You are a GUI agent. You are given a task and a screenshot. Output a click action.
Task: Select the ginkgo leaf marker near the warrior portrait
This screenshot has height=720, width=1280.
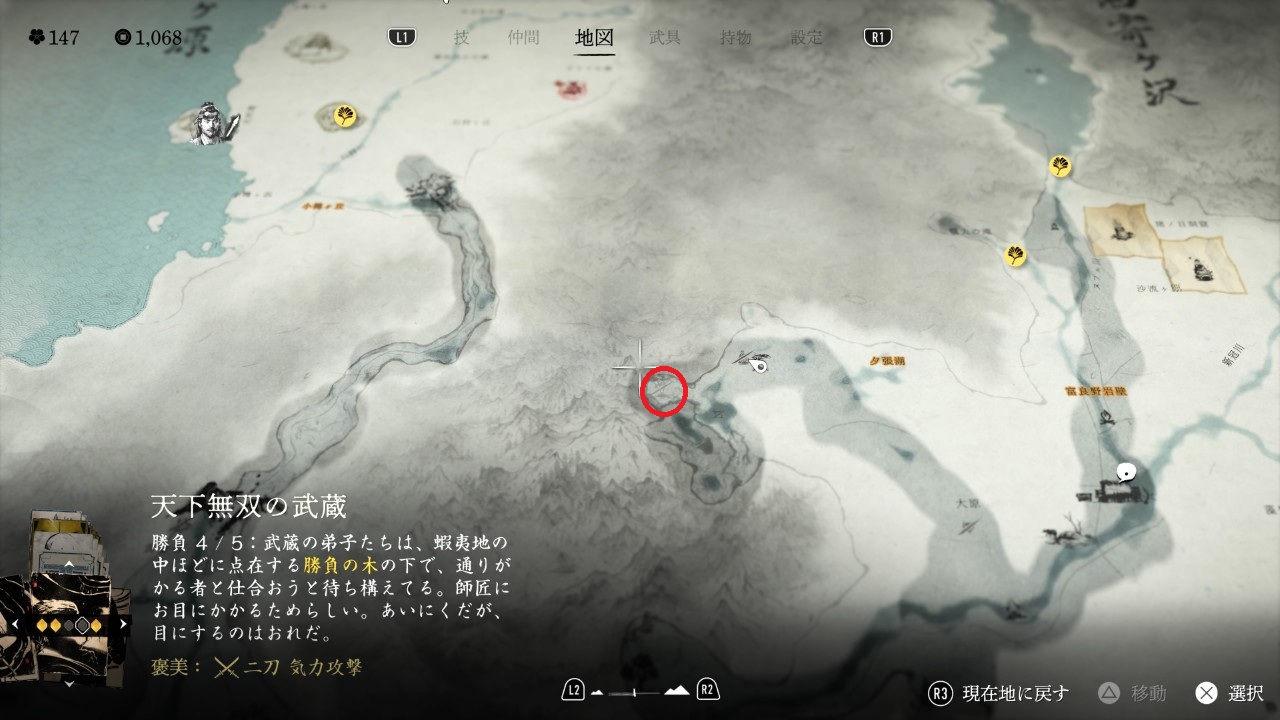coord(345,116)
